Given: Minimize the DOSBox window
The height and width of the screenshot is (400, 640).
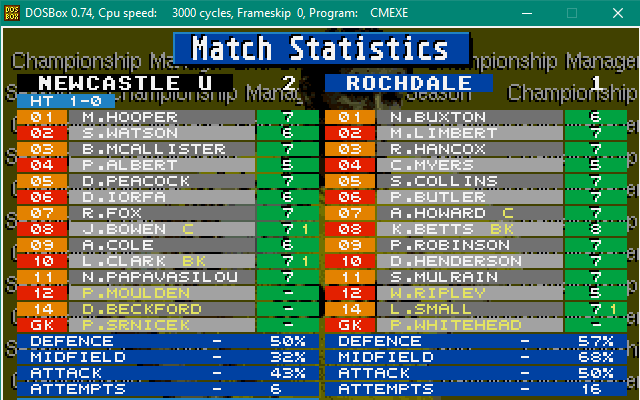Looking at the screenshot, I should click(527, 12).
